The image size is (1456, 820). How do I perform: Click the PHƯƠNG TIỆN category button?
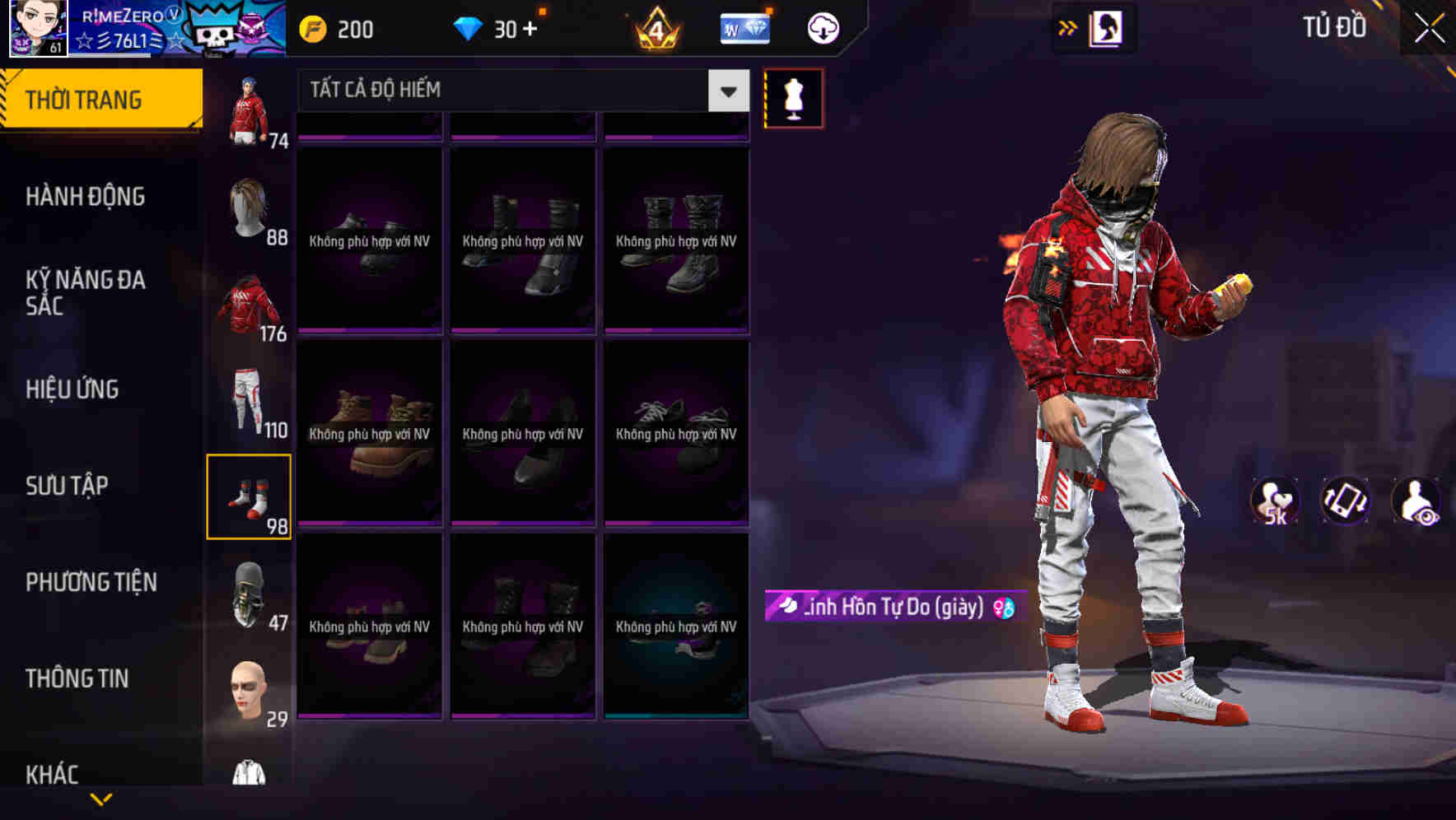(x=91, y=581)
